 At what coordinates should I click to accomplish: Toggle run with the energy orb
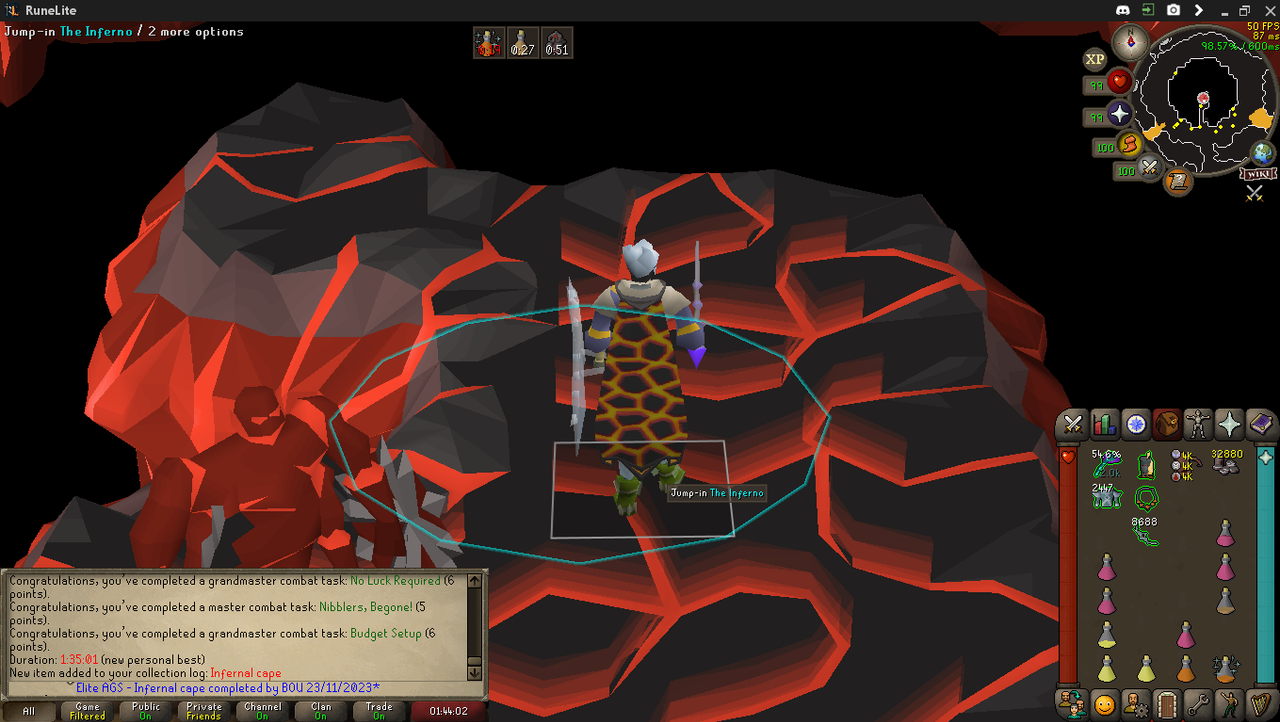[x=1130, y=146]
